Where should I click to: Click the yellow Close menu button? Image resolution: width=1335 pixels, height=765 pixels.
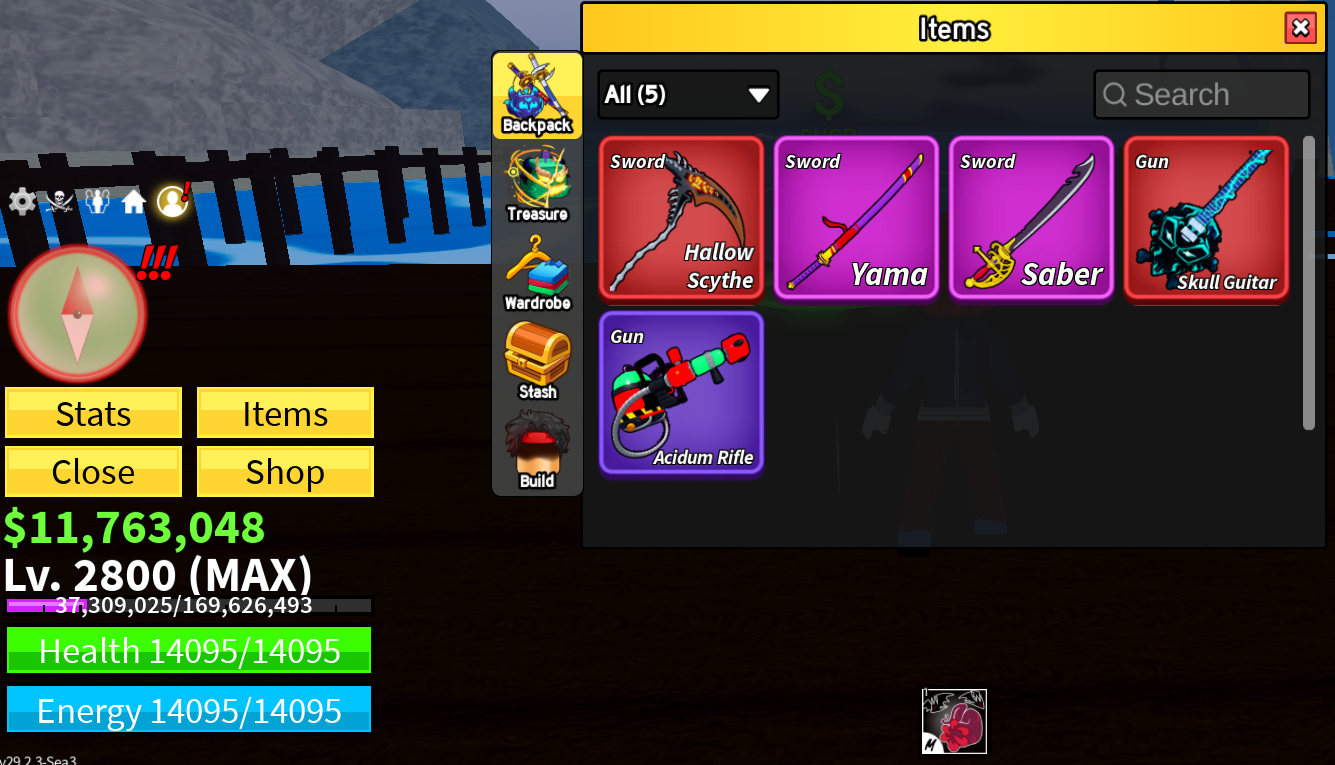pyautogui.click(x=93, y=471)
